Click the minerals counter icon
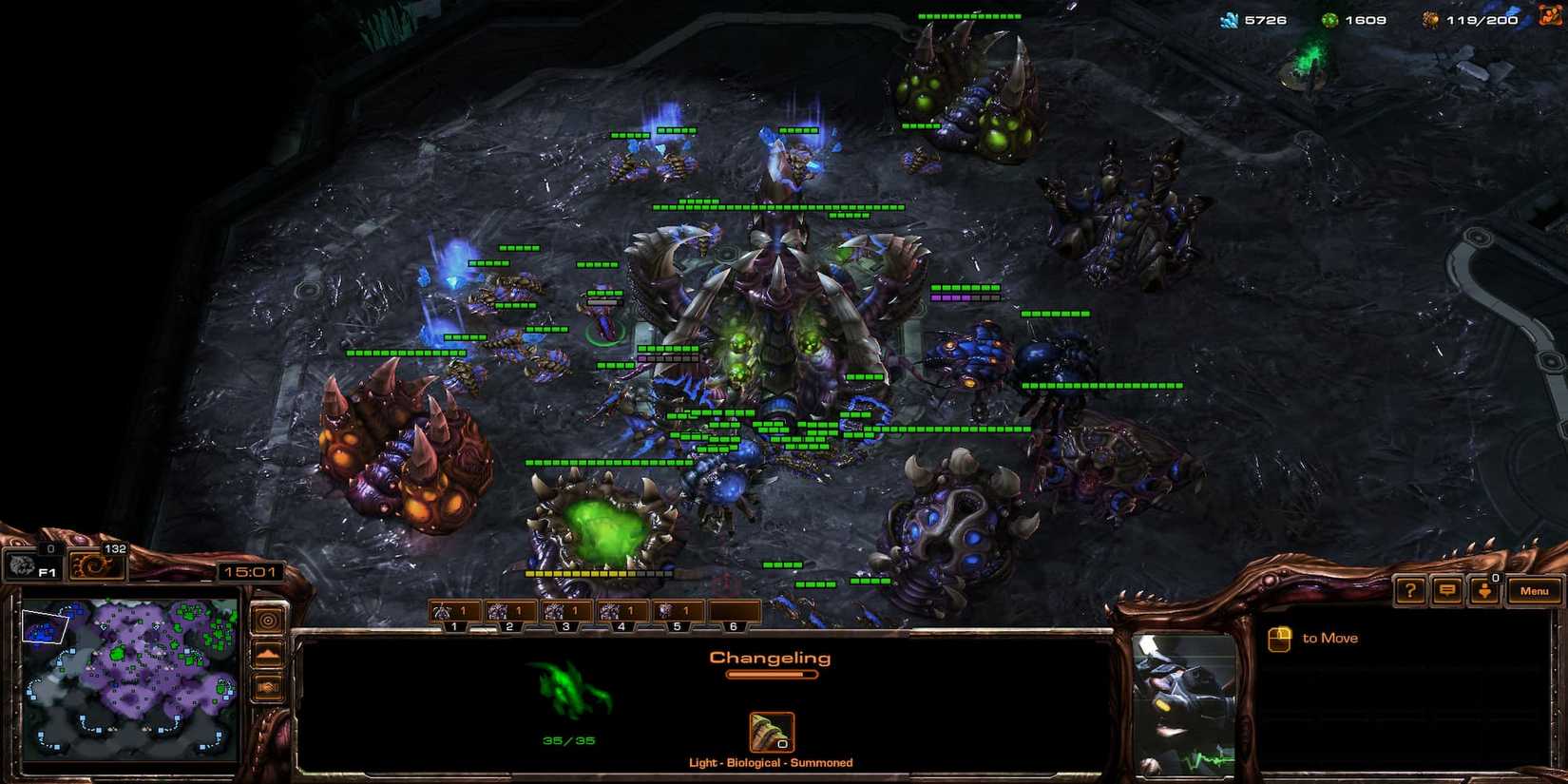 coord(1229,19)
